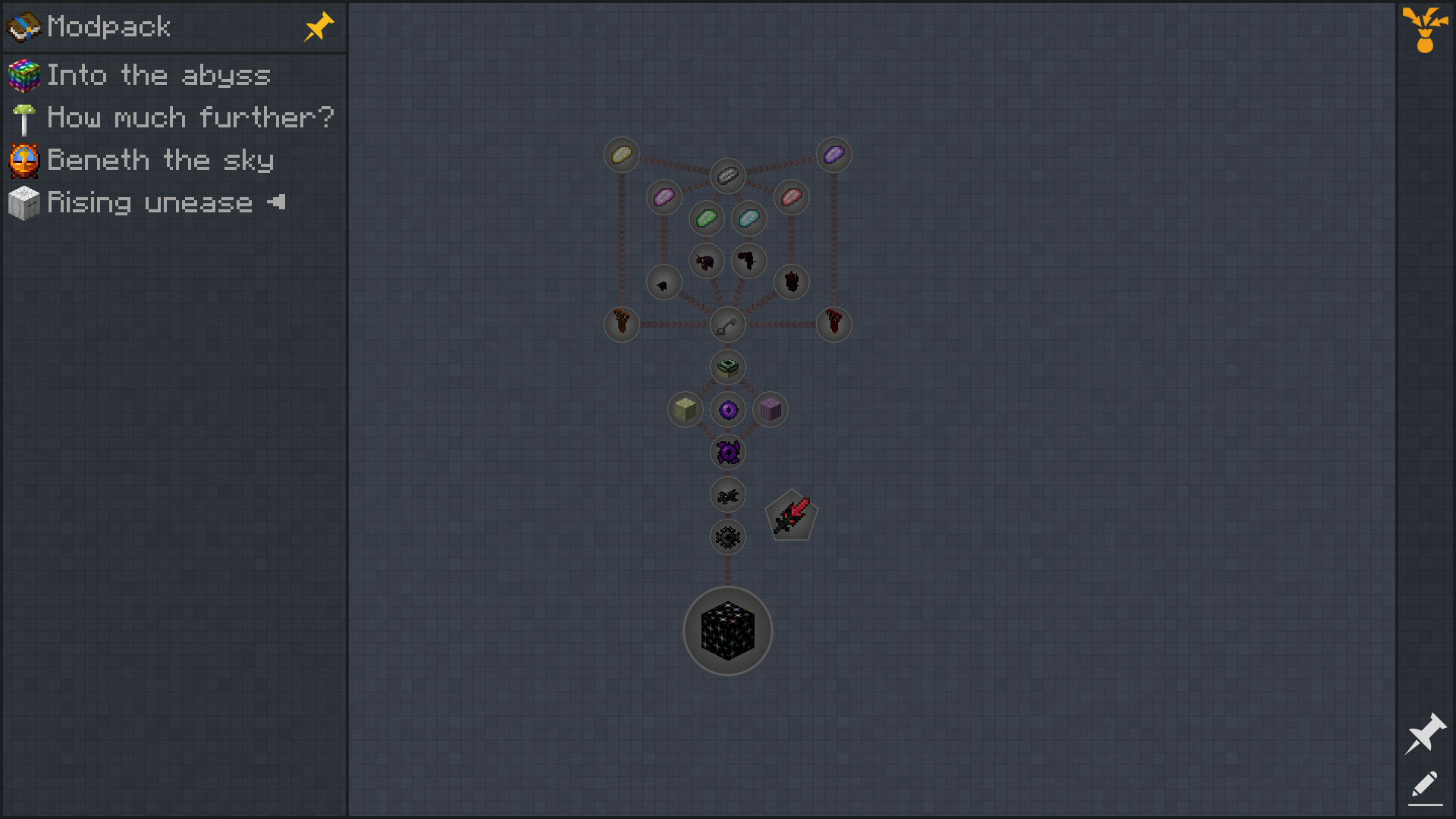Open the end stone block quest
The height and width of the screenshot is (819, 1456).
(685, 410)
